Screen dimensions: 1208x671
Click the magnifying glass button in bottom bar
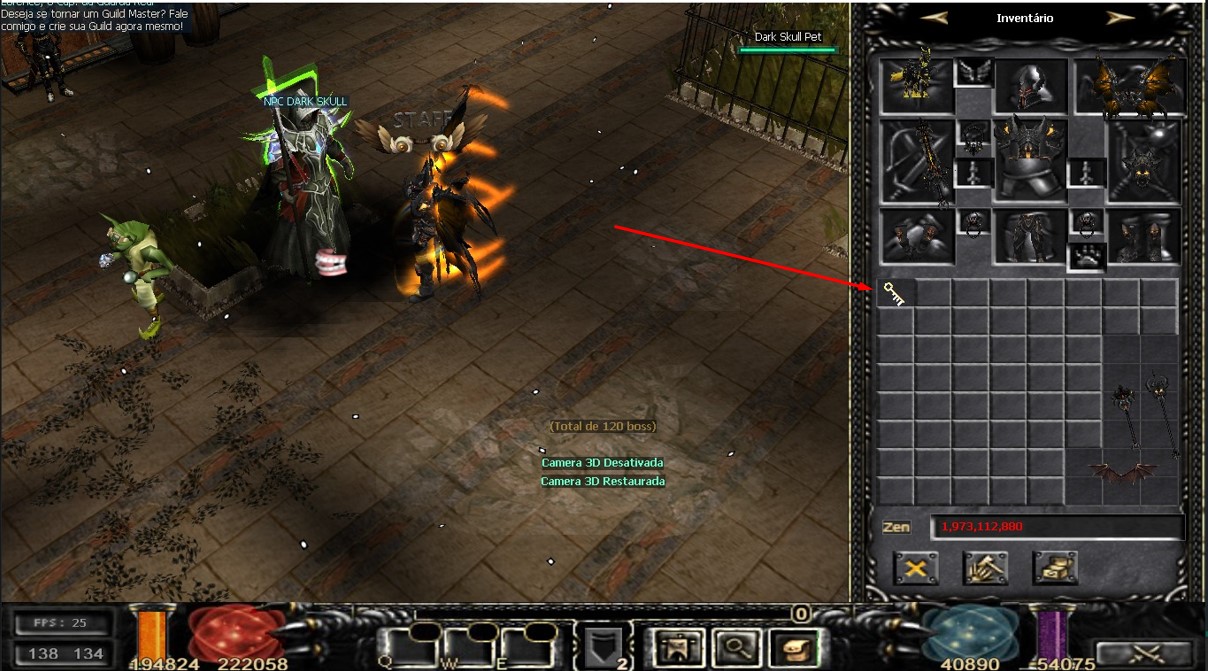[738, 647]
